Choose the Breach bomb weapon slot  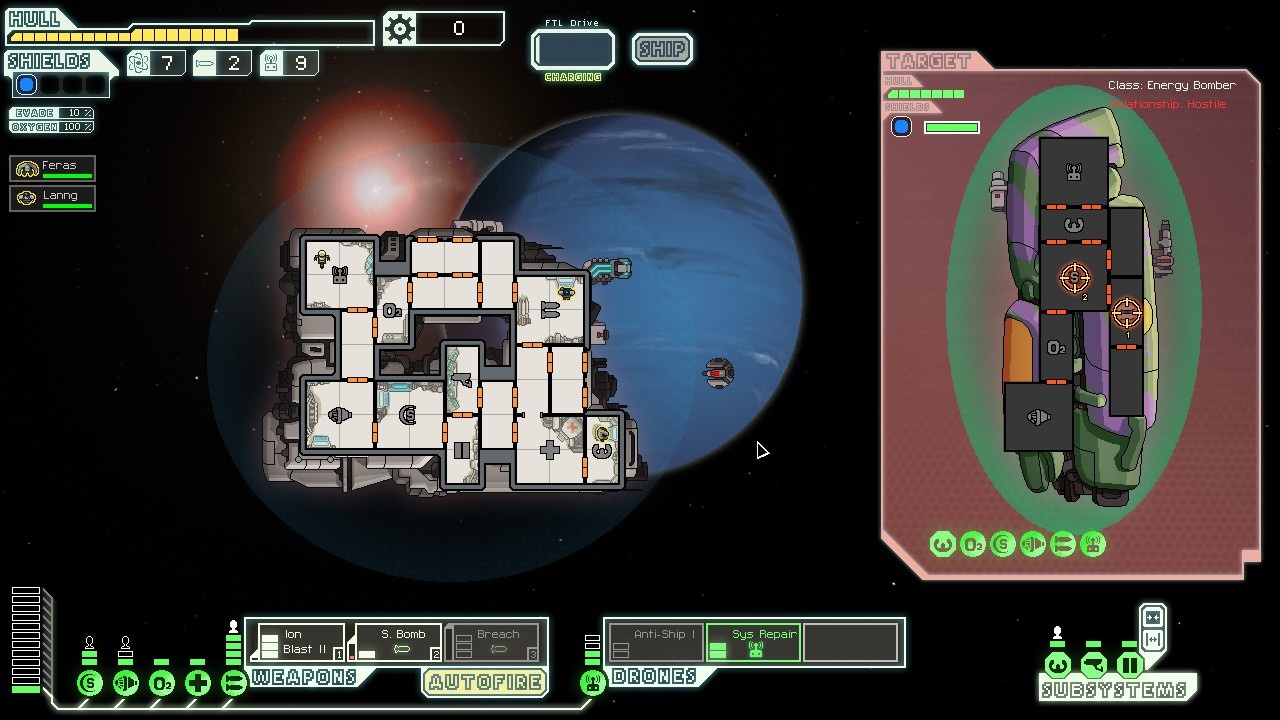pos(494,642)
